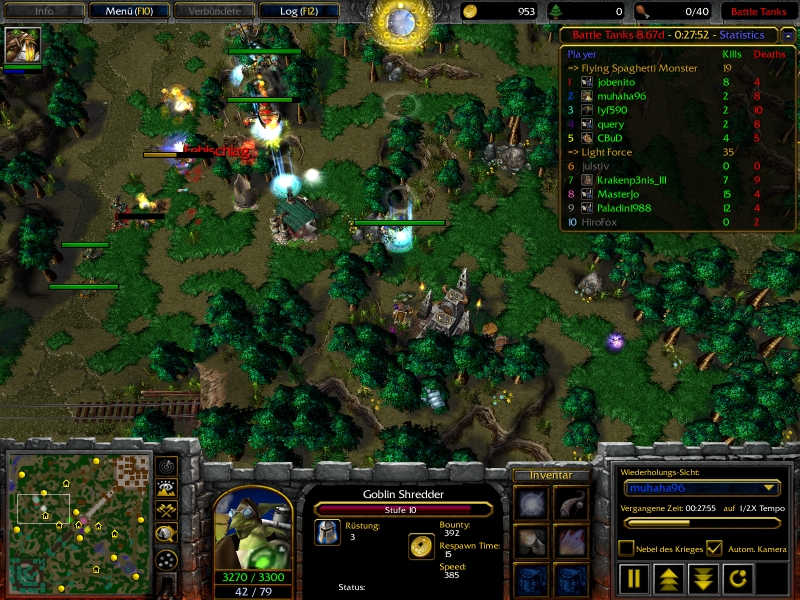This screenshot has height=600, width=800.
Task: Click the minimap signal ping button
Action: [x=167, y=466]
